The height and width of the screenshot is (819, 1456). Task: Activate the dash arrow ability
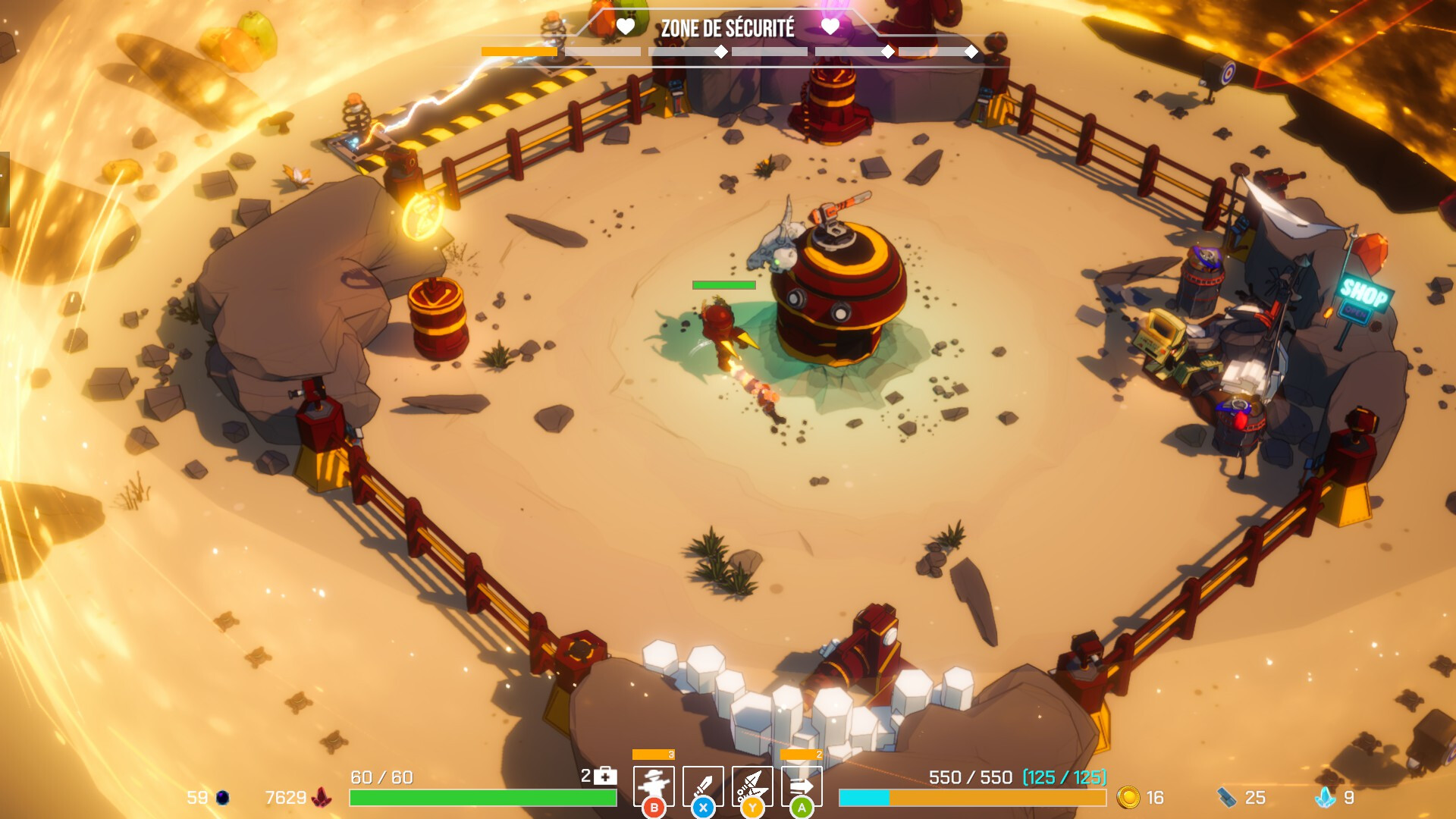(802, 786)
